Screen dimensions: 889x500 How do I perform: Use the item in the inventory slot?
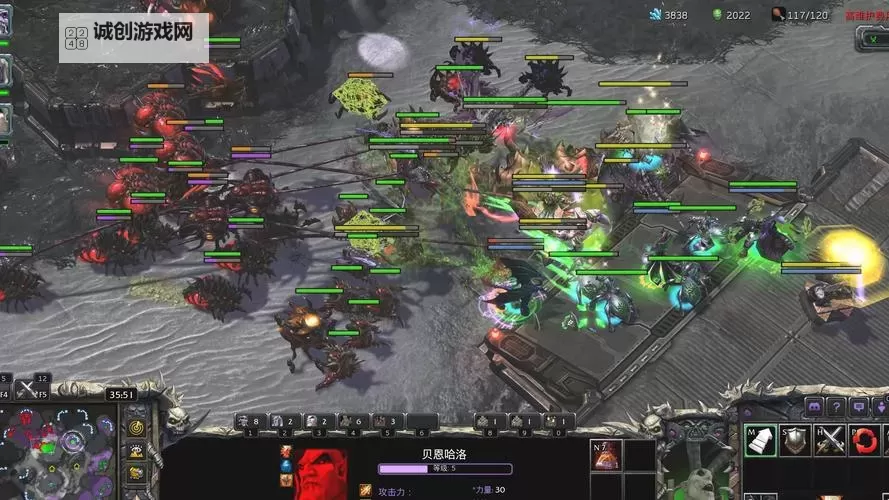click(606, 458)
